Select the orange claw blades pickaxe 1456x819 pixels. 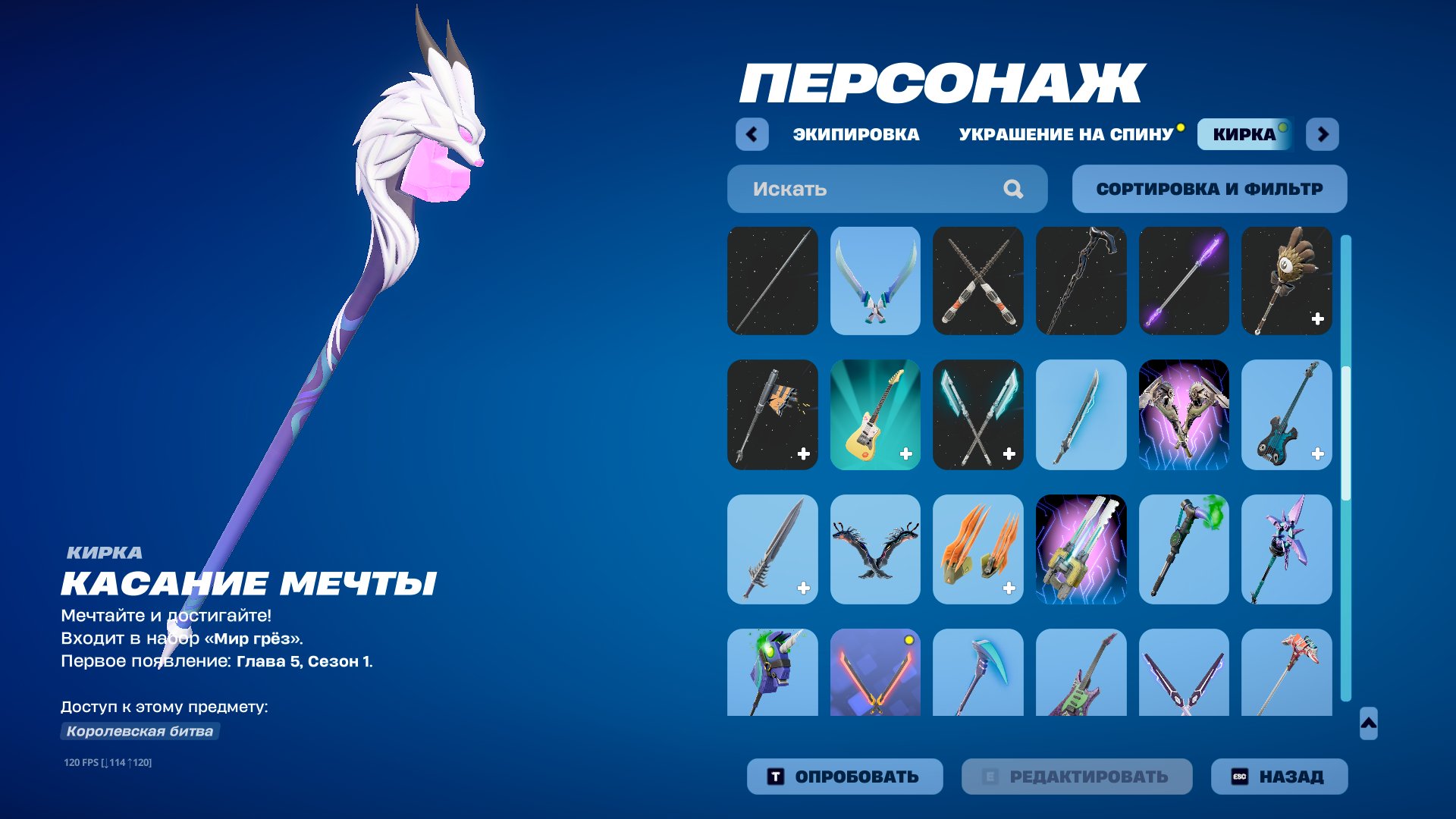978,548
